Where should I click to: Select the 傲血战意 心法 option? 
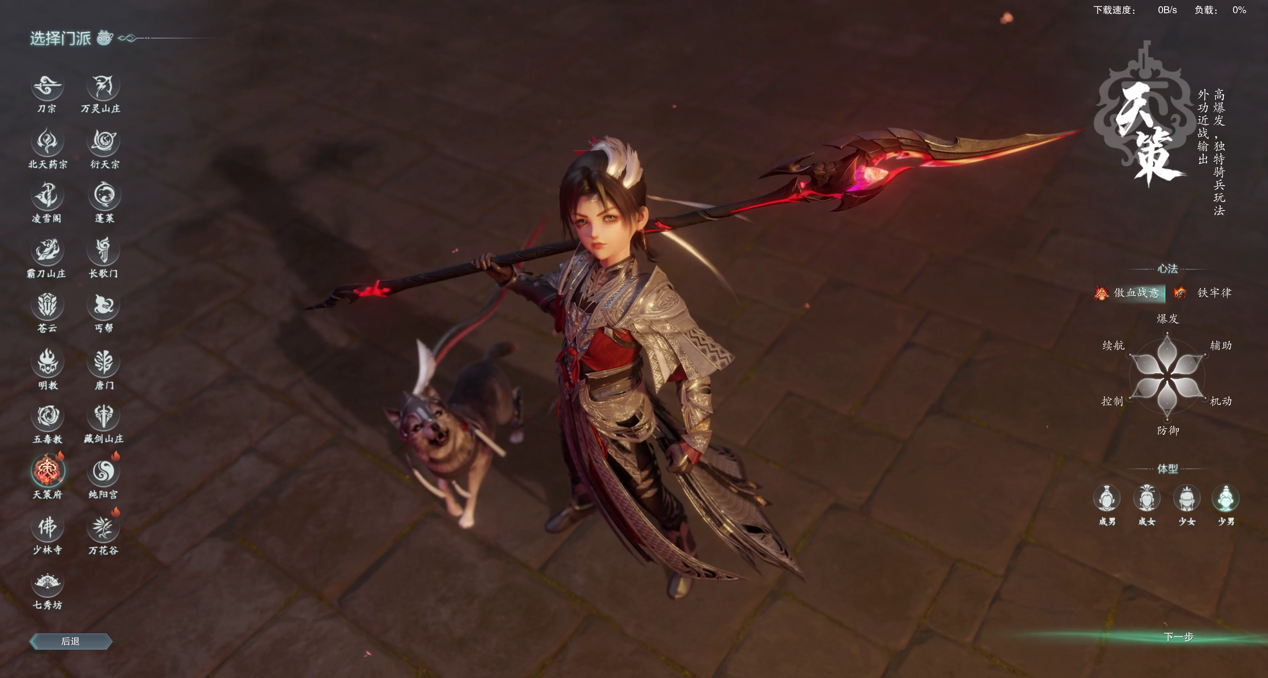click(x=1129, y=293)
